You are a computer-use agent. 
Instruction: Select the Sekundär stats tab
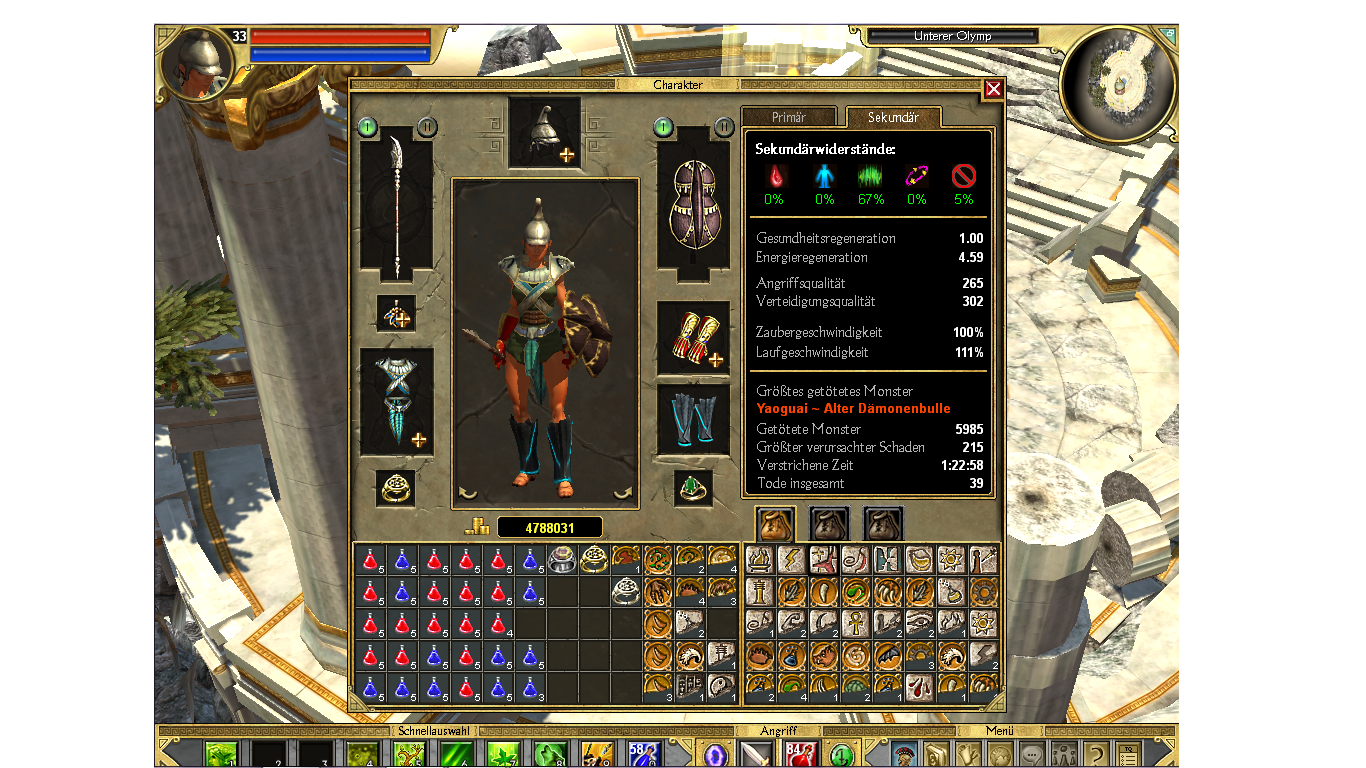pyautogui.click(x=893, y=118)
